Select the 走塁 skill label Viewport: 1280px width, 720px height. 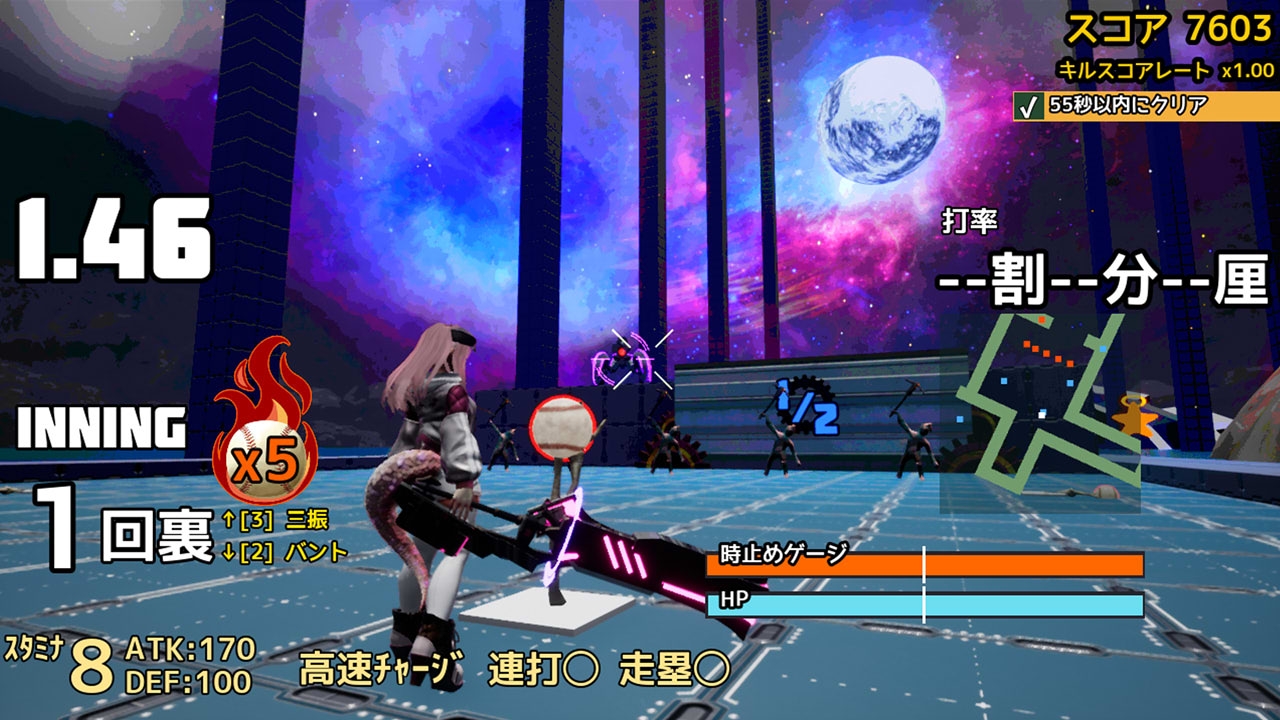674,669
